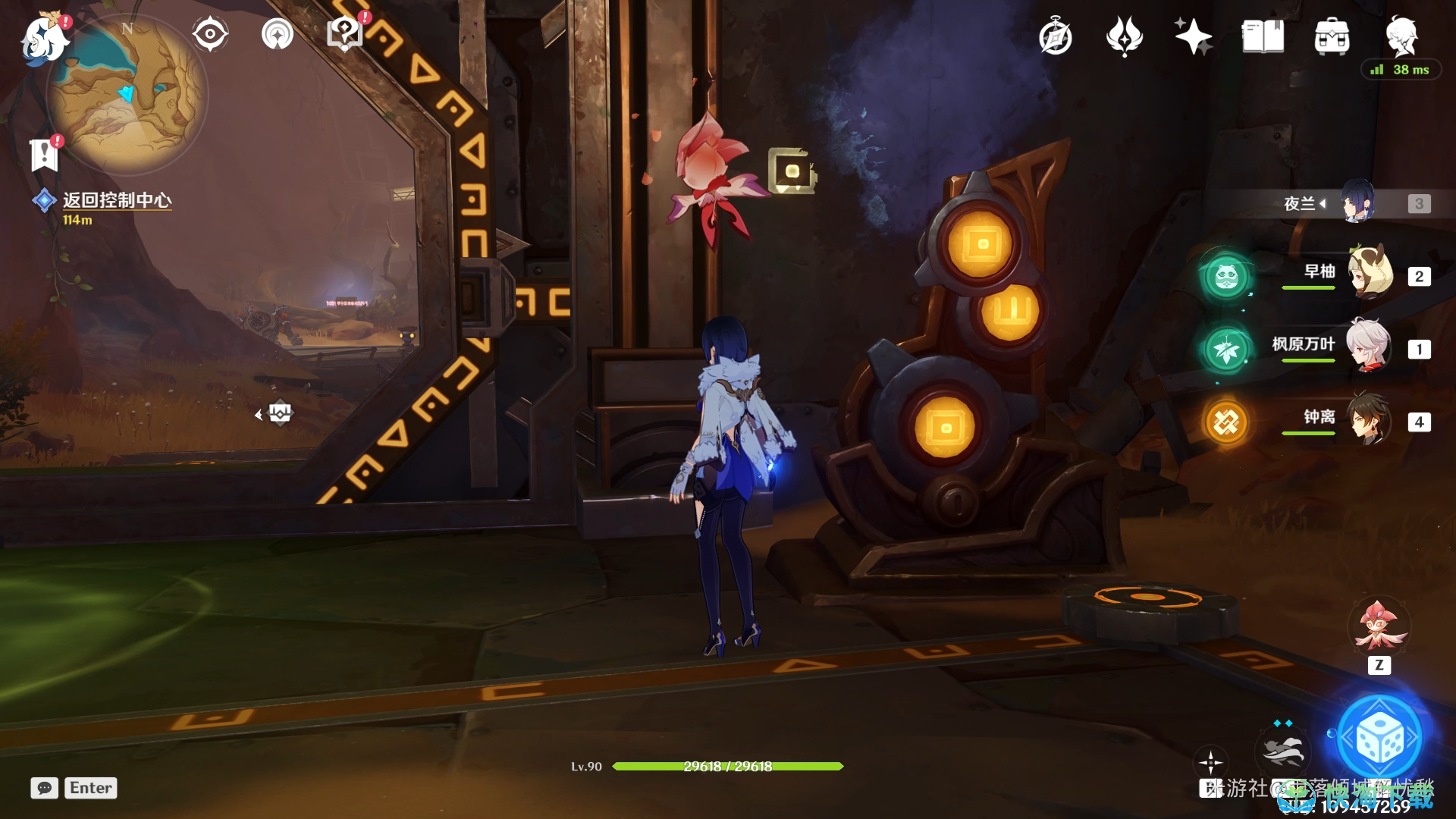Open the chat speech bubble

tap(44, 788)
